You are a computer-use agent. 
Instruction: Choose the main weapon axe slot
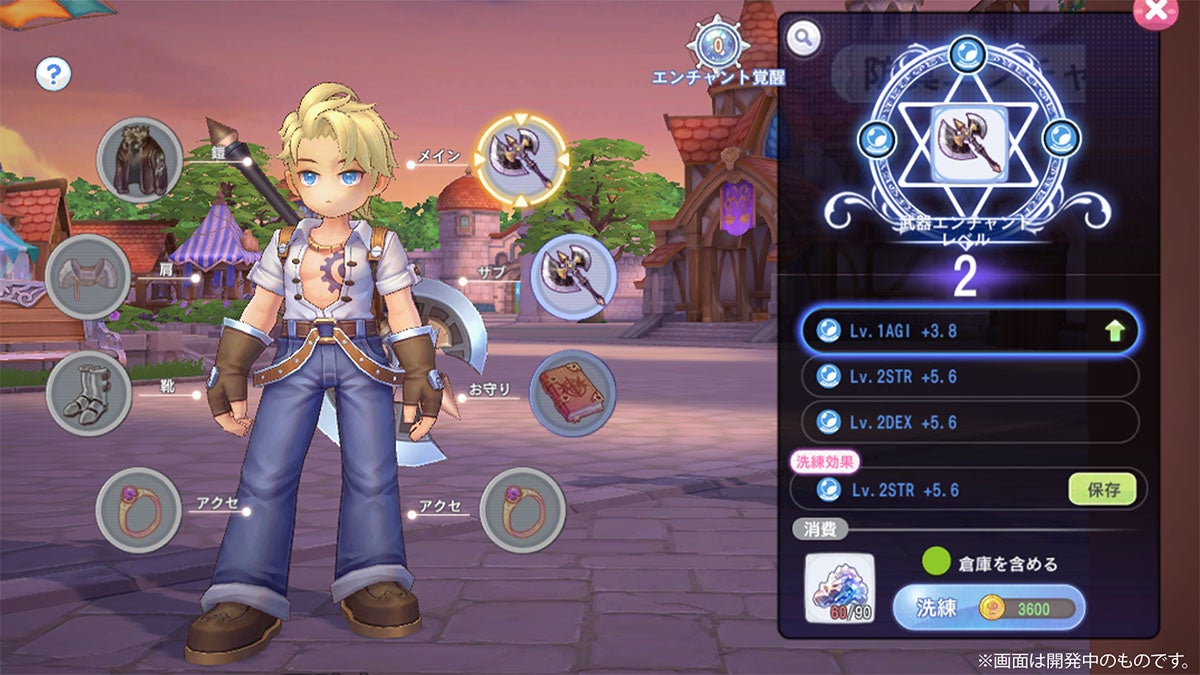(521, 160)
